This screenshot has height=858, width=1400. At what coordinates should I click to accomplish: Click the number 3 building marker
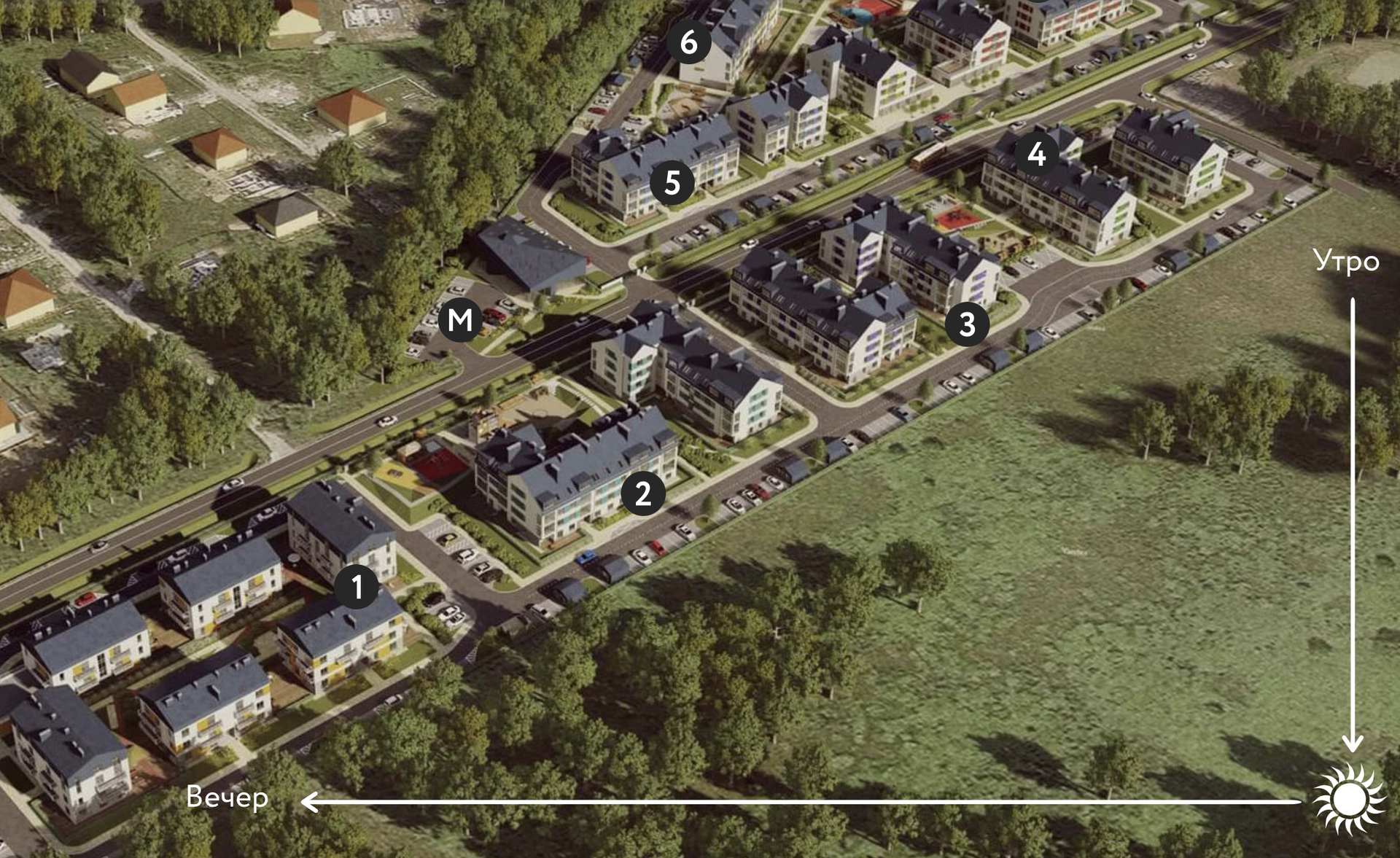[x=967, y=324]
